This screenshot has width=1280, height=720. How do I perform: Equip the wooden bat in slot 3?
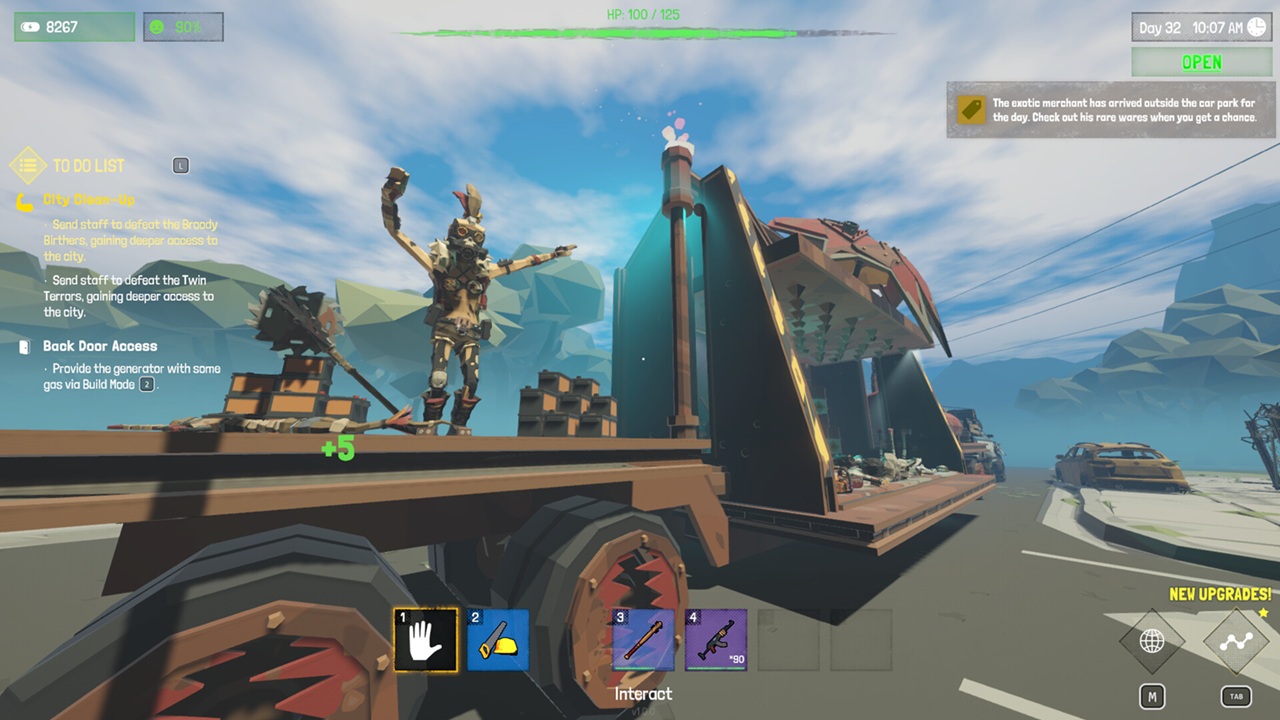pyautogui.click(x=643, y=640)
